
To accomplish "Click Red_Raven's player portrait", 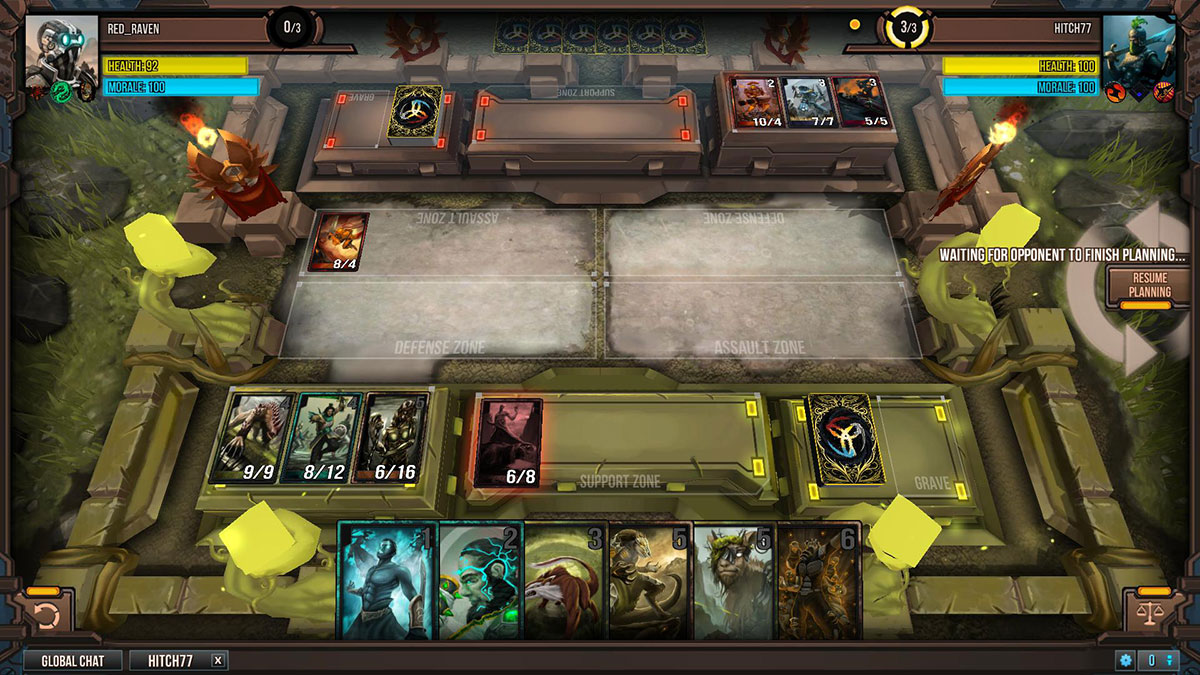I will pyautogui.click(x=60, y=52).
